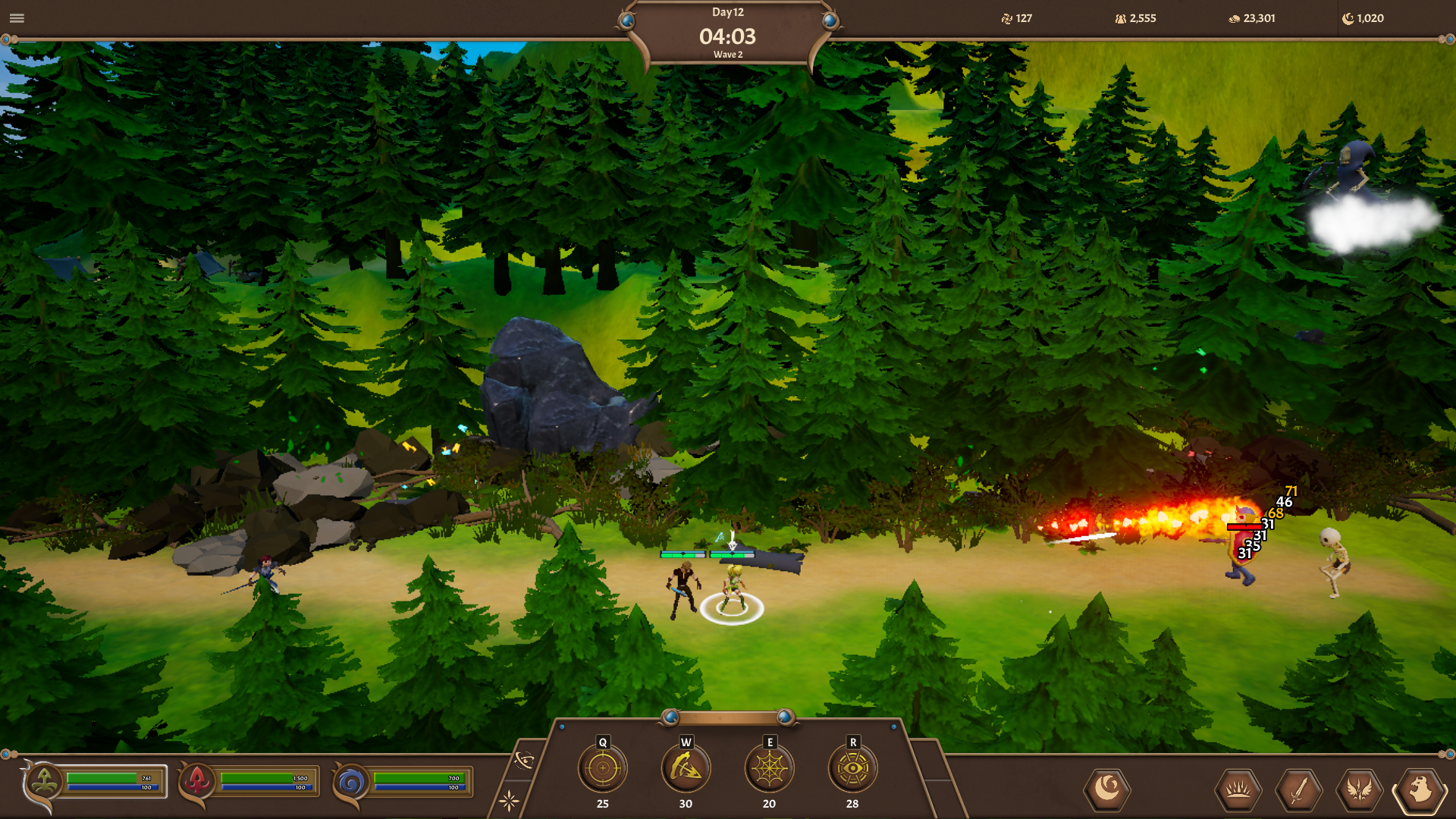Activate the crosshair target ability

coord(603,768)
